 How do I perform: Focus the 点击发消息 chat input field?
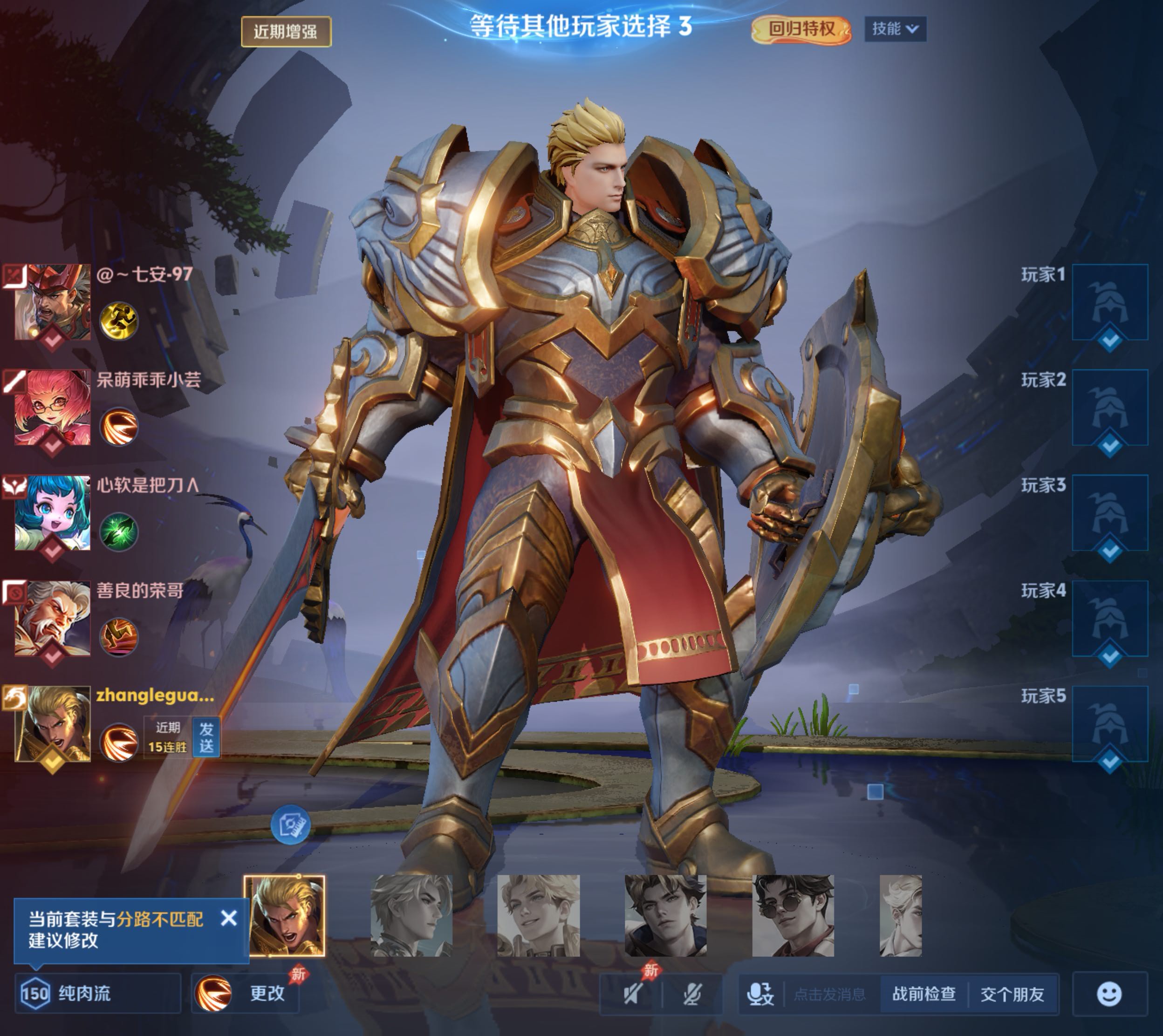tap(829, 994)
